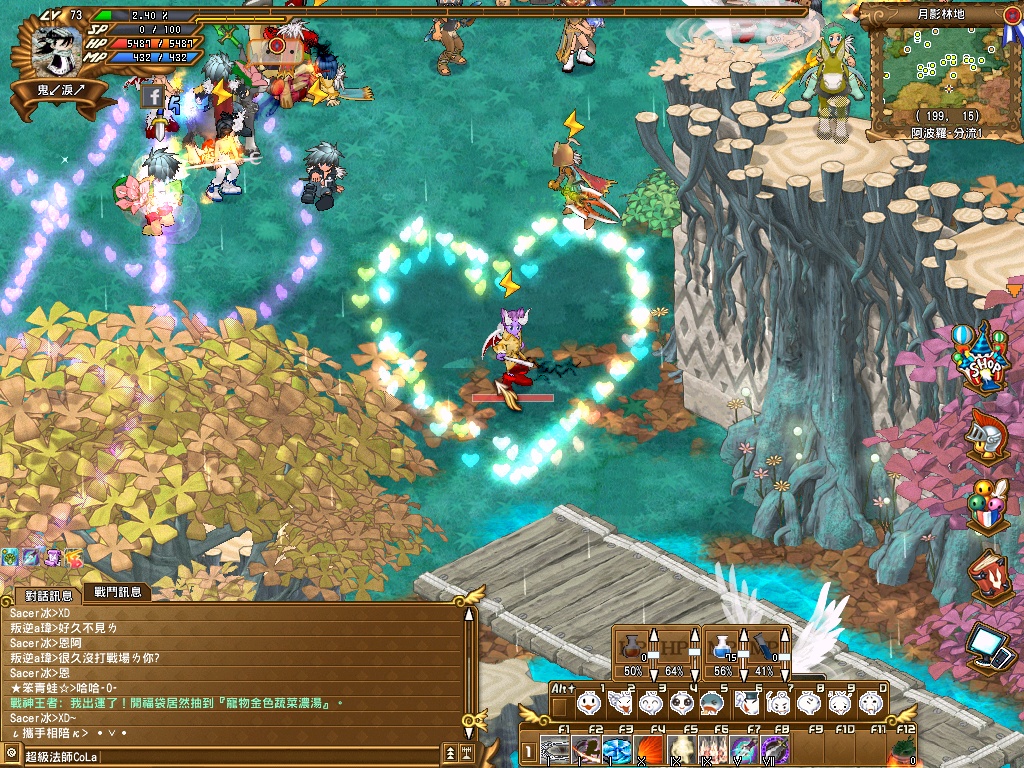Viewport: 1024px width, 768px height.
Task: Open the red spellbook menu
Action: point(989,576)
